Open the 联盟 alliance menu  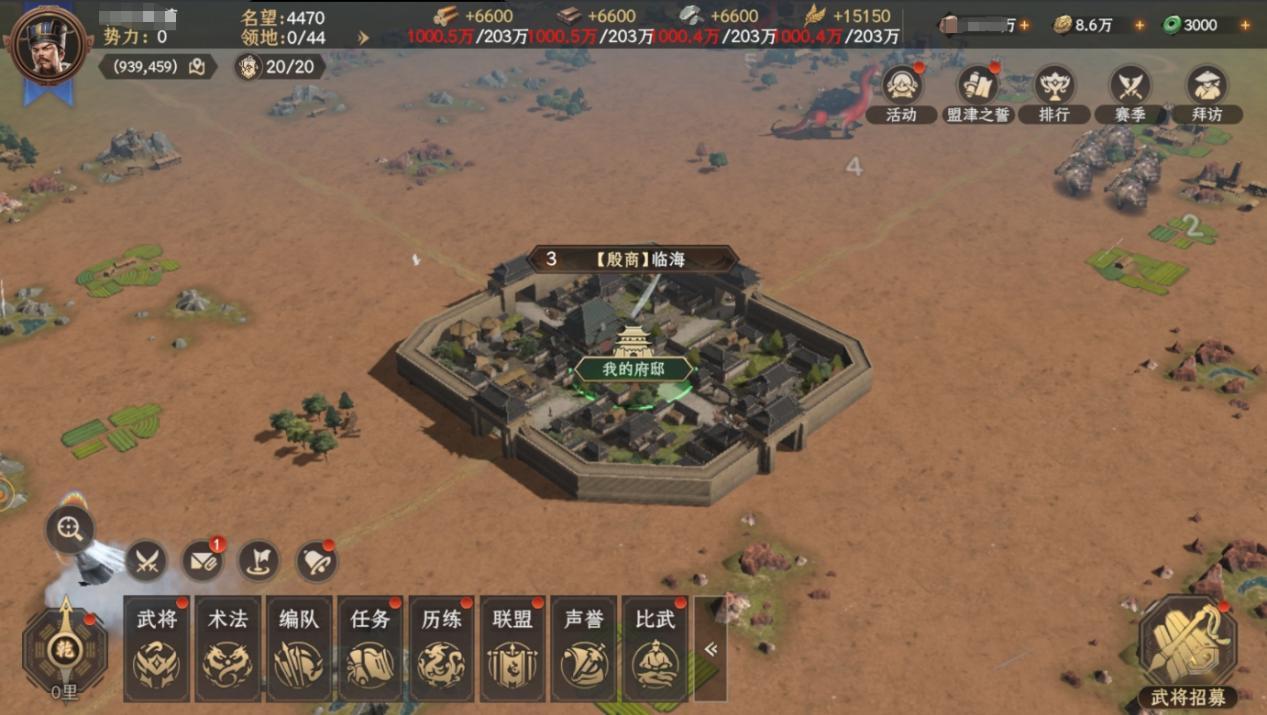(x=513, y=648)
